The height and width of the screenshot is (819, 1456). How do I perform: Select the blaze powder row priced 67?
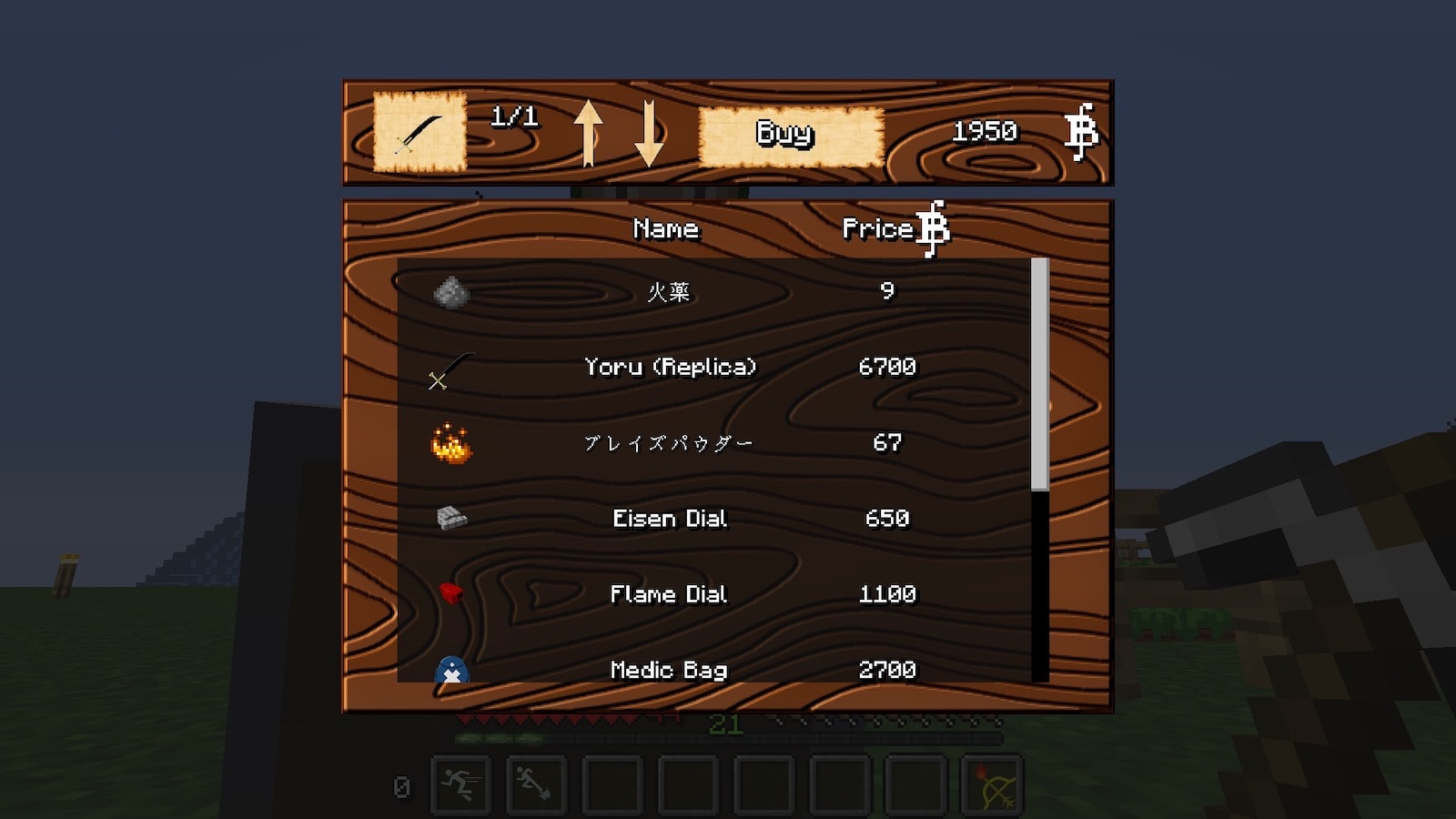tap(670, 443)
